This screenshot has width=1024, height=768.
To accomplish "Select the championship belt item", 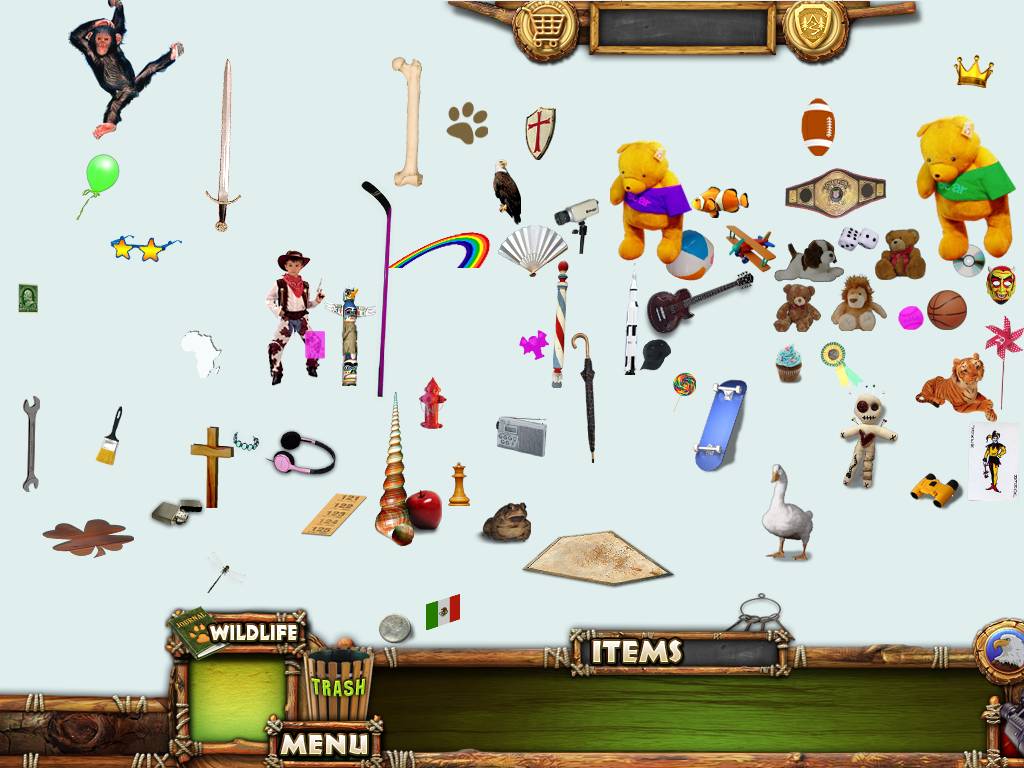I will [x=835, y=192].
